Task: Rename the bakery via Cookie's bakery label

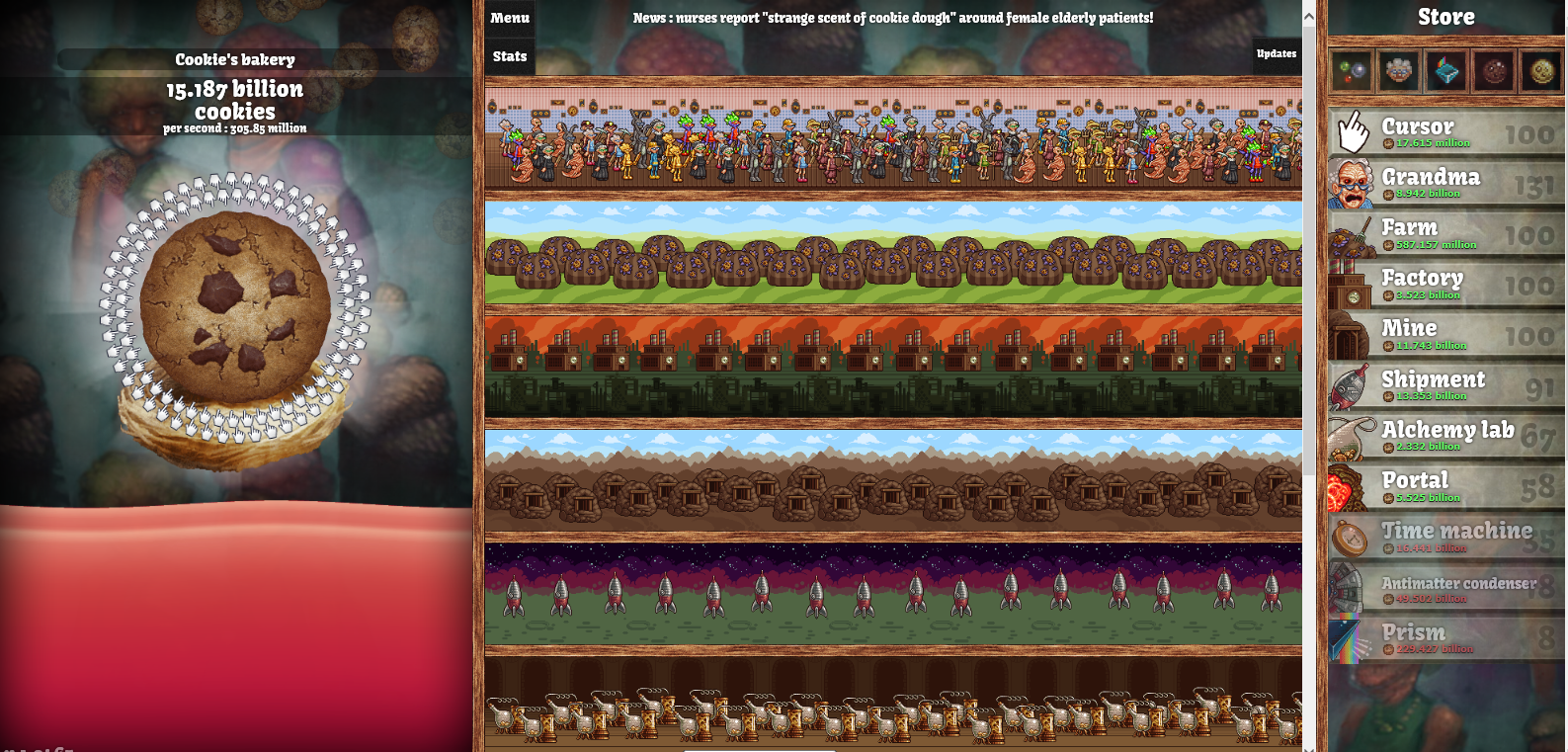Action: 235,59
